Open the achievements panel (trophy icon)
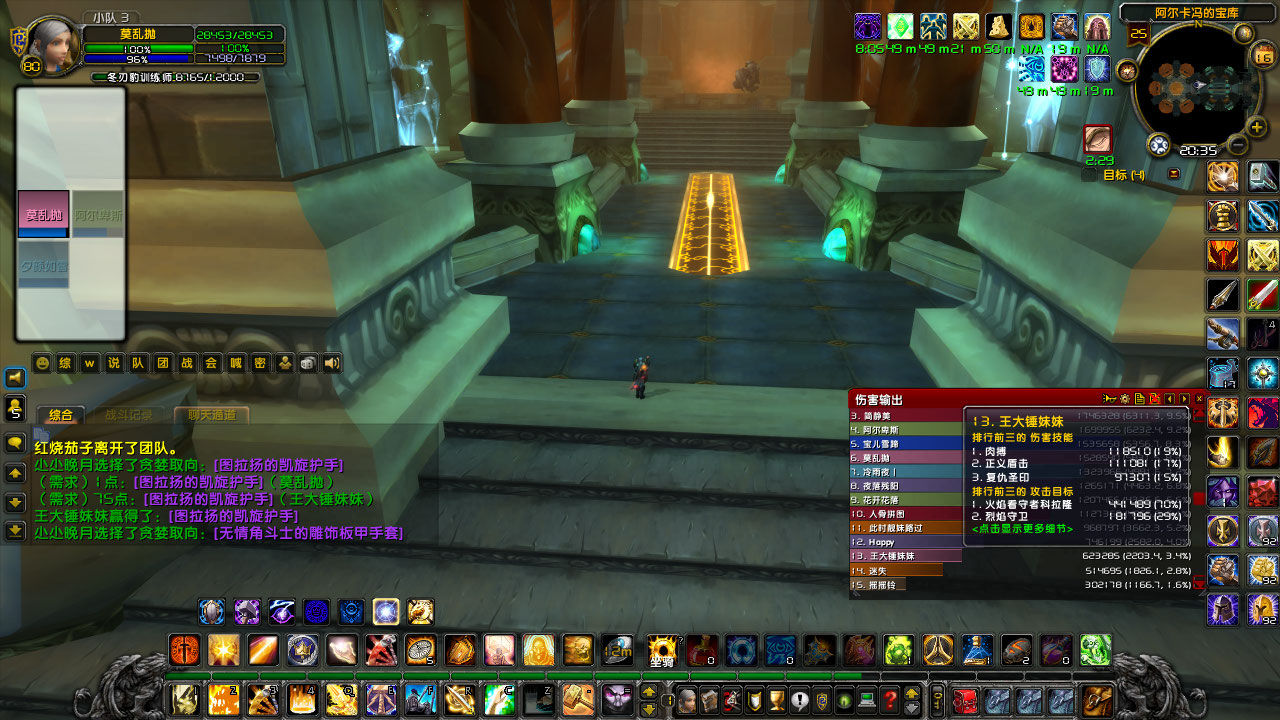This screenshot has height=720, width=1280. point(775,699)
